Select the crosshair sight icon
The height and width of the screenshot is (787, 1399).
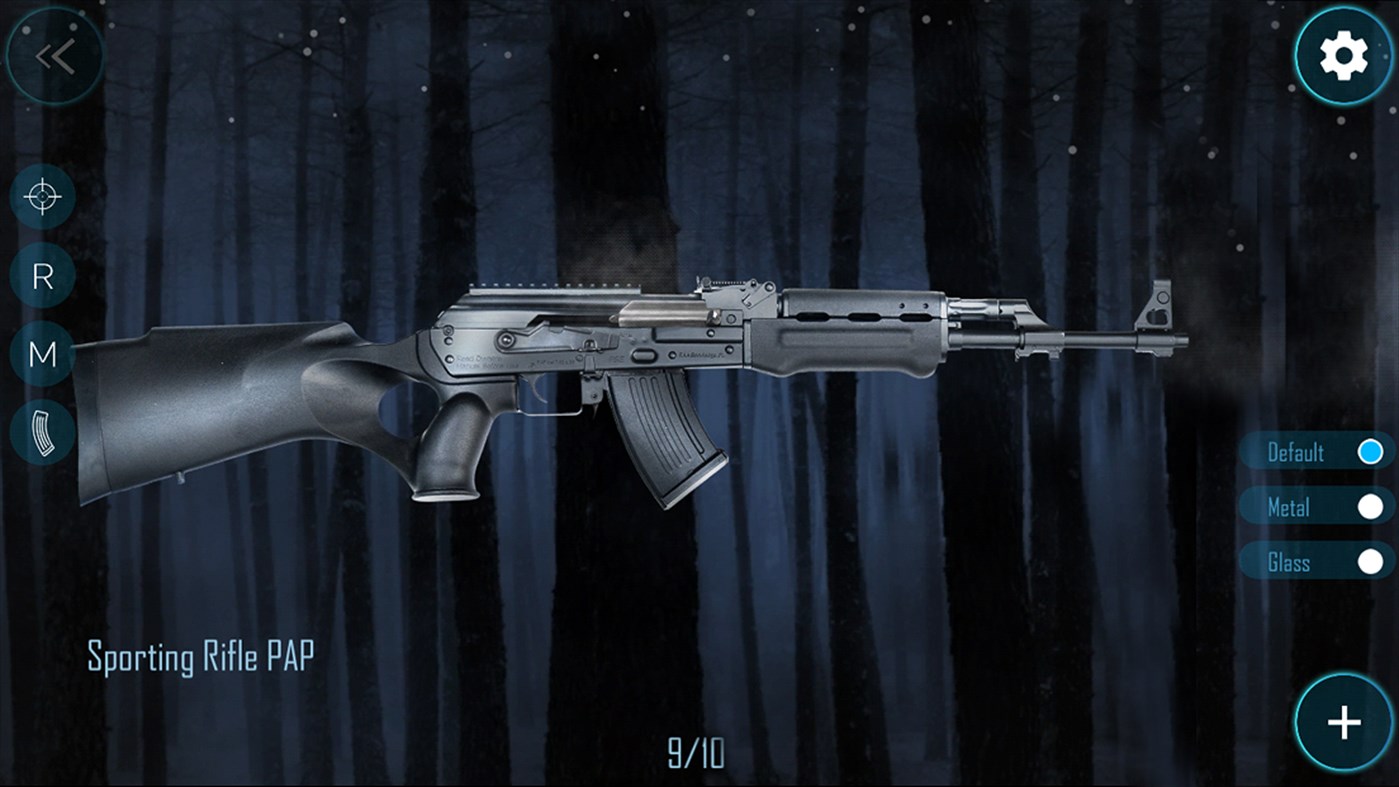[41, 196]
